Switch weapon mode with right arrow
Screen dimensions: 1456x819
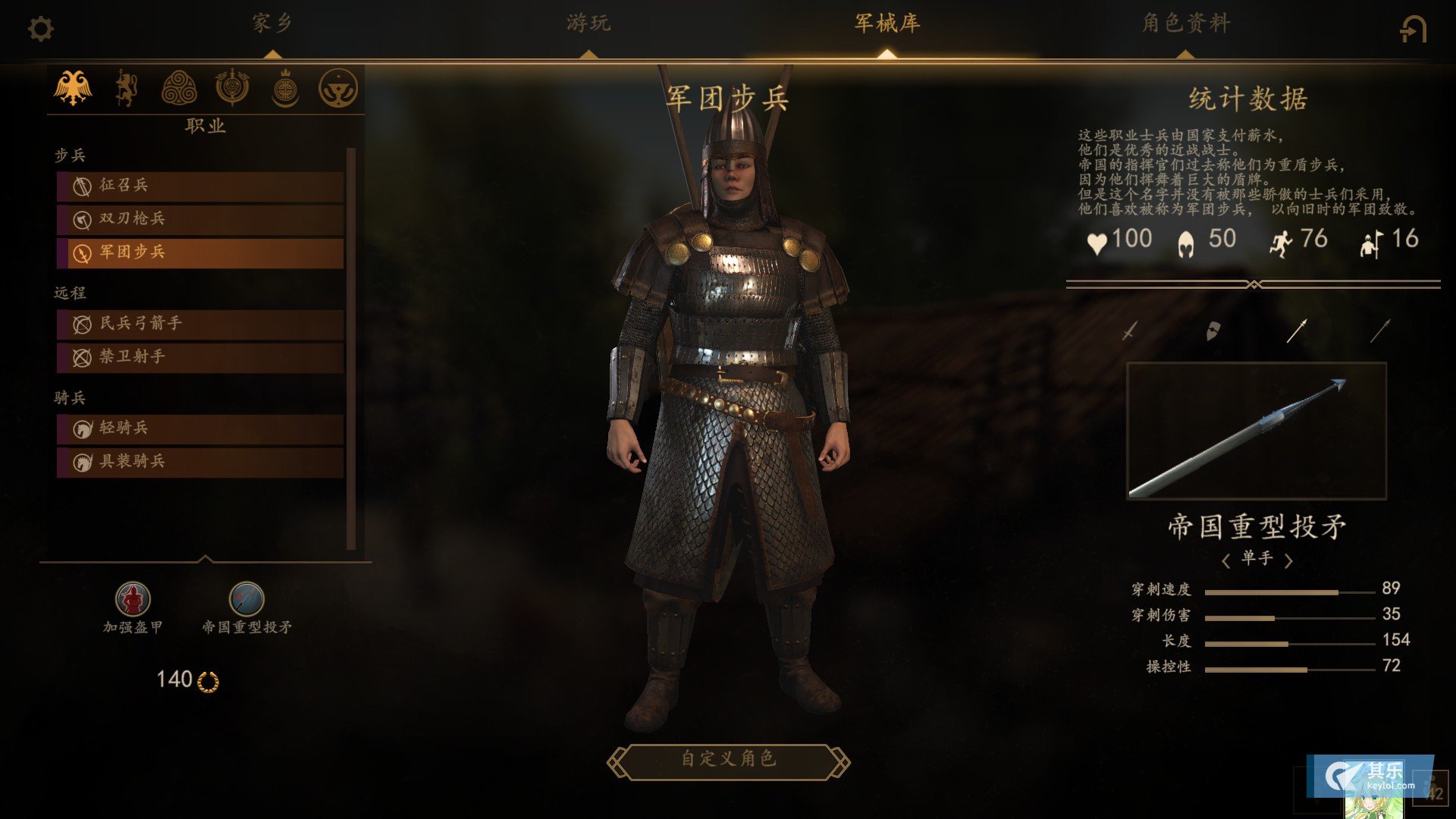(x=1288, y=560)
